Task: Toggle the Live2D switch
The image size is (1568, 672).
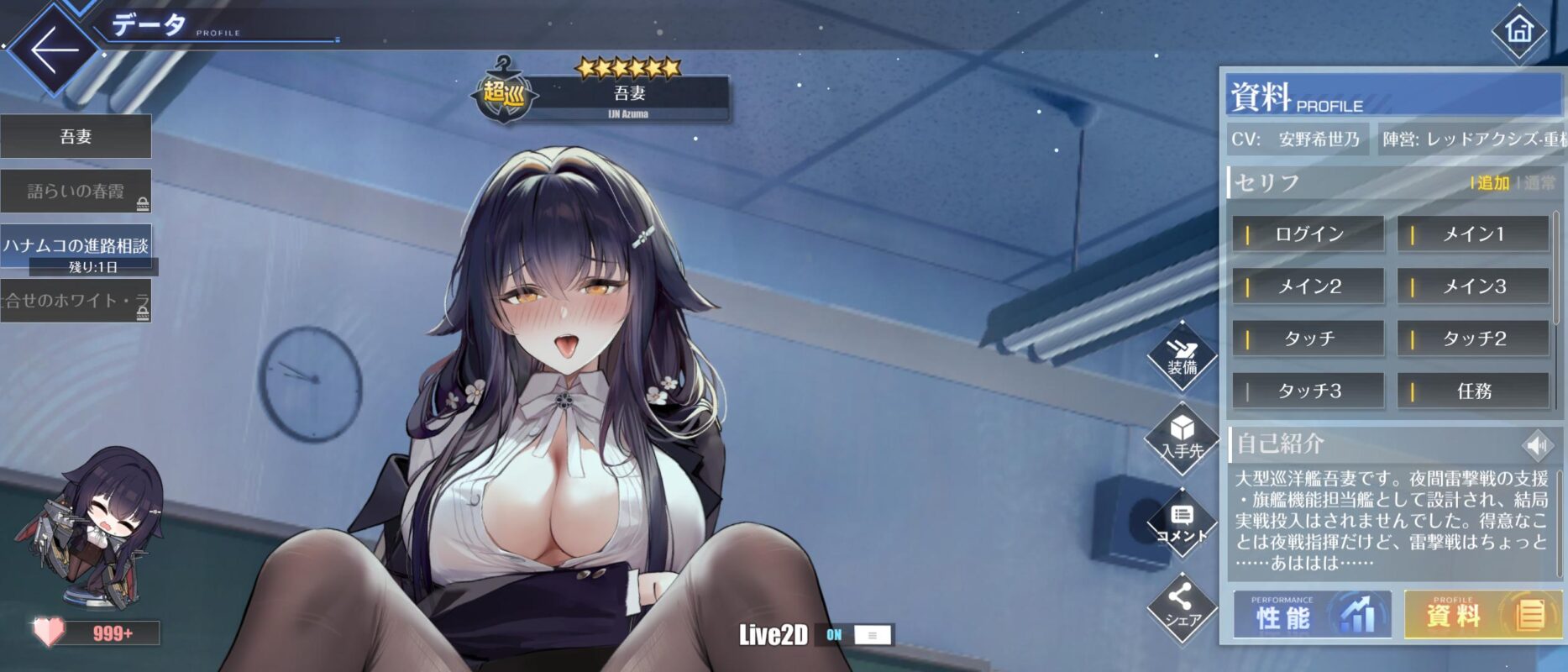Action: tap(860, 635)
